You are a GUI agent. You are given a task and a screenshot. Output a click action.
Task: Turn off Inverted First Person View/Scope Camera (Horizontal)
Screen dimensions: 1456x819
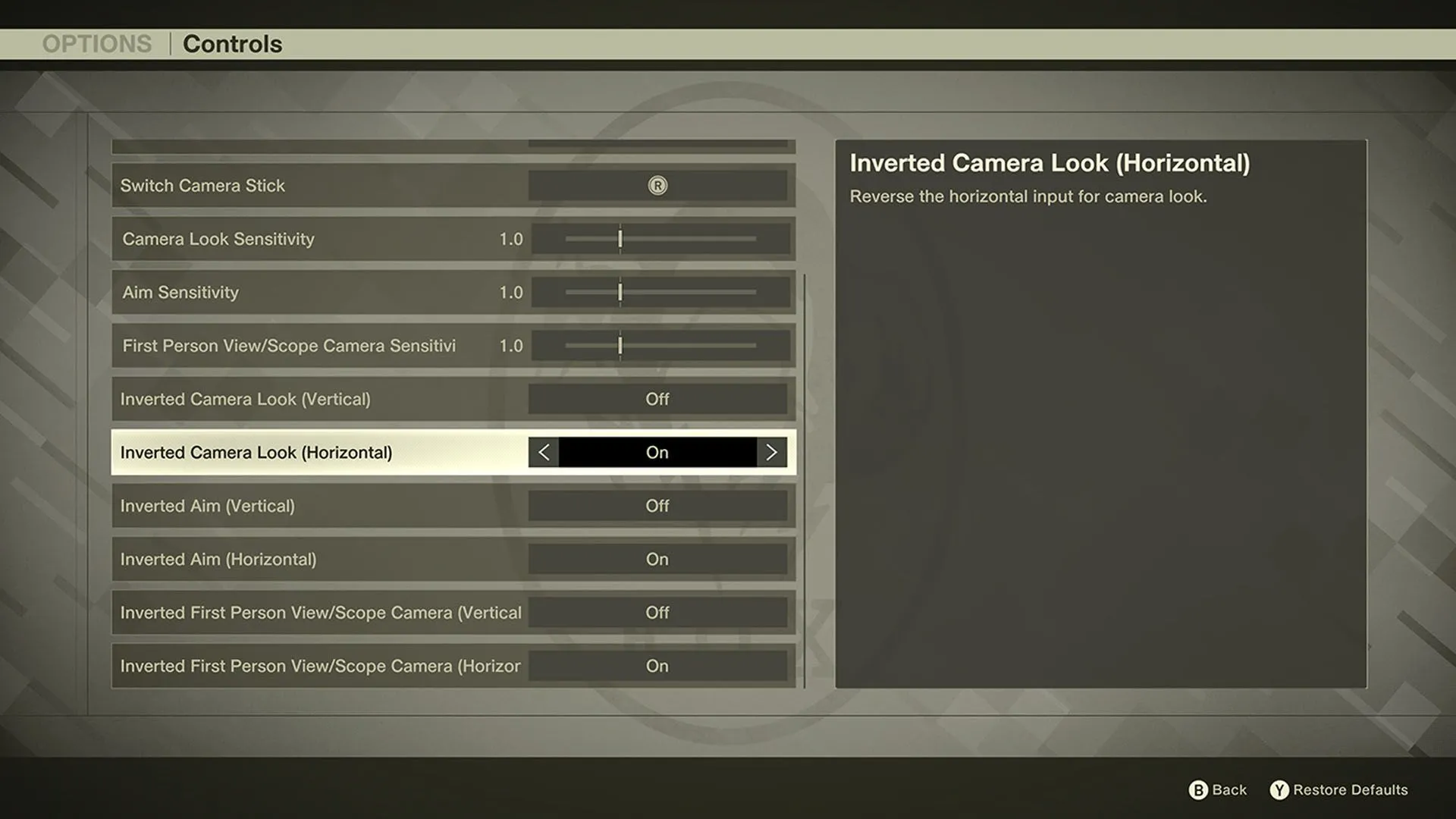(657, 666)
